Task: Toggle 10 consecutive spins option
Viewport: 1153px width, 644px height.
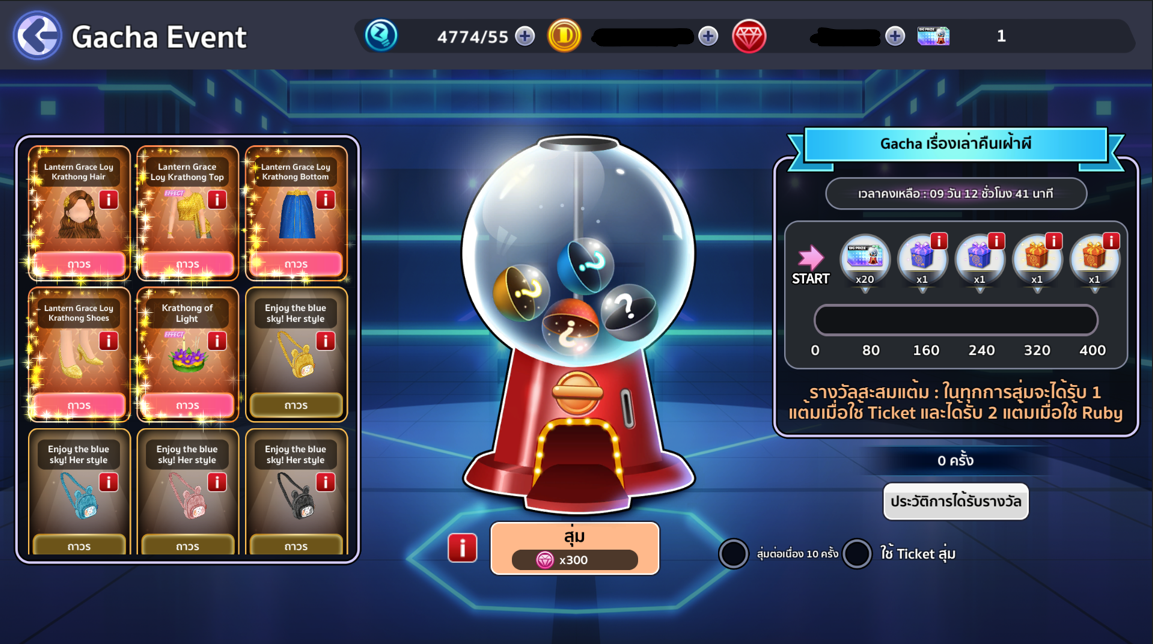Action: (x=734, y=554)
